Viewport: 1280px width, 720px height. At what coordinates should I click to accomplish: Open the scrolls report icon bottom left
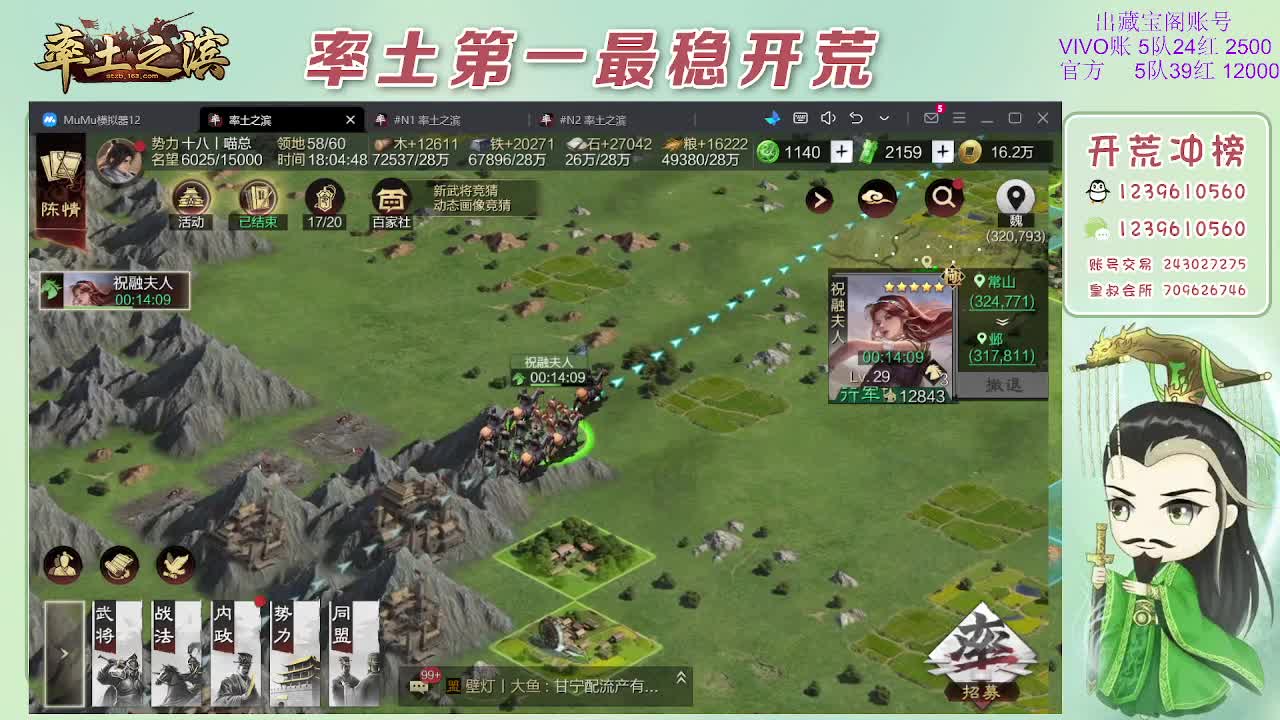(x=117, y=564)
